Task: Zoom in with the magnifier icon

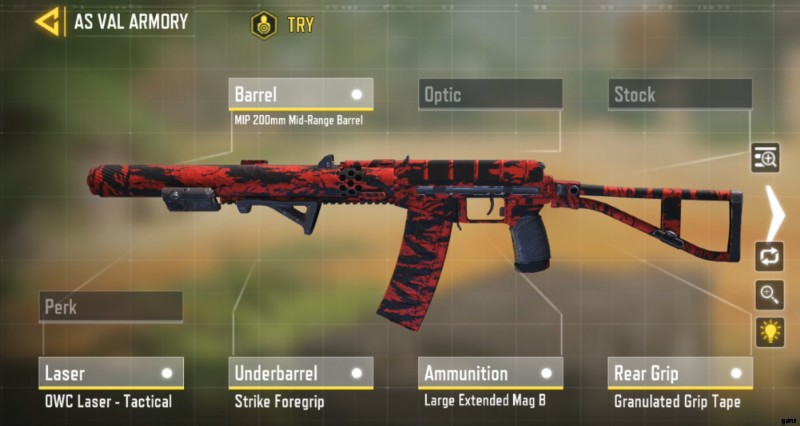Action: click(x=769, y=294)
